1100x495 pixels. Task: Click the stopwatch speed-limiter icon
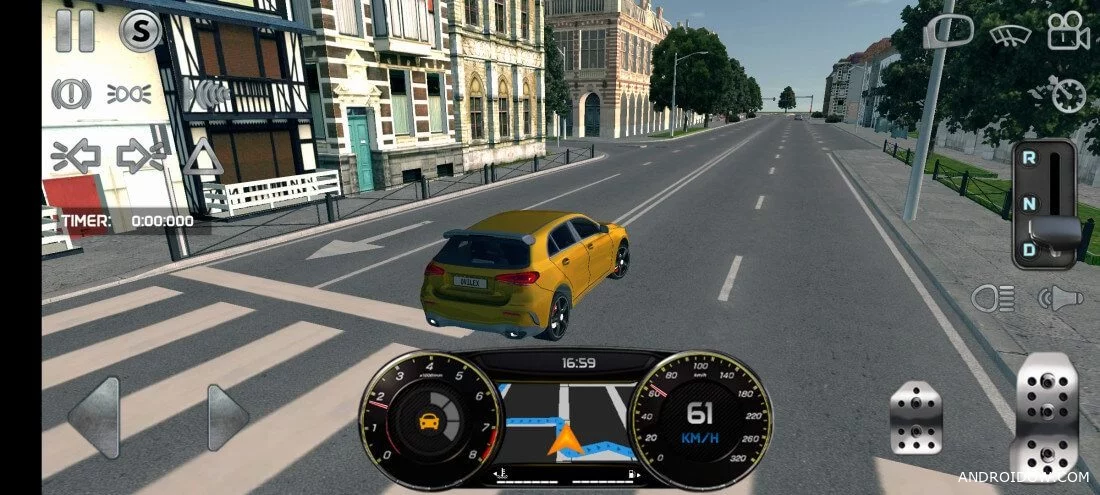(x=1068, y=95)
